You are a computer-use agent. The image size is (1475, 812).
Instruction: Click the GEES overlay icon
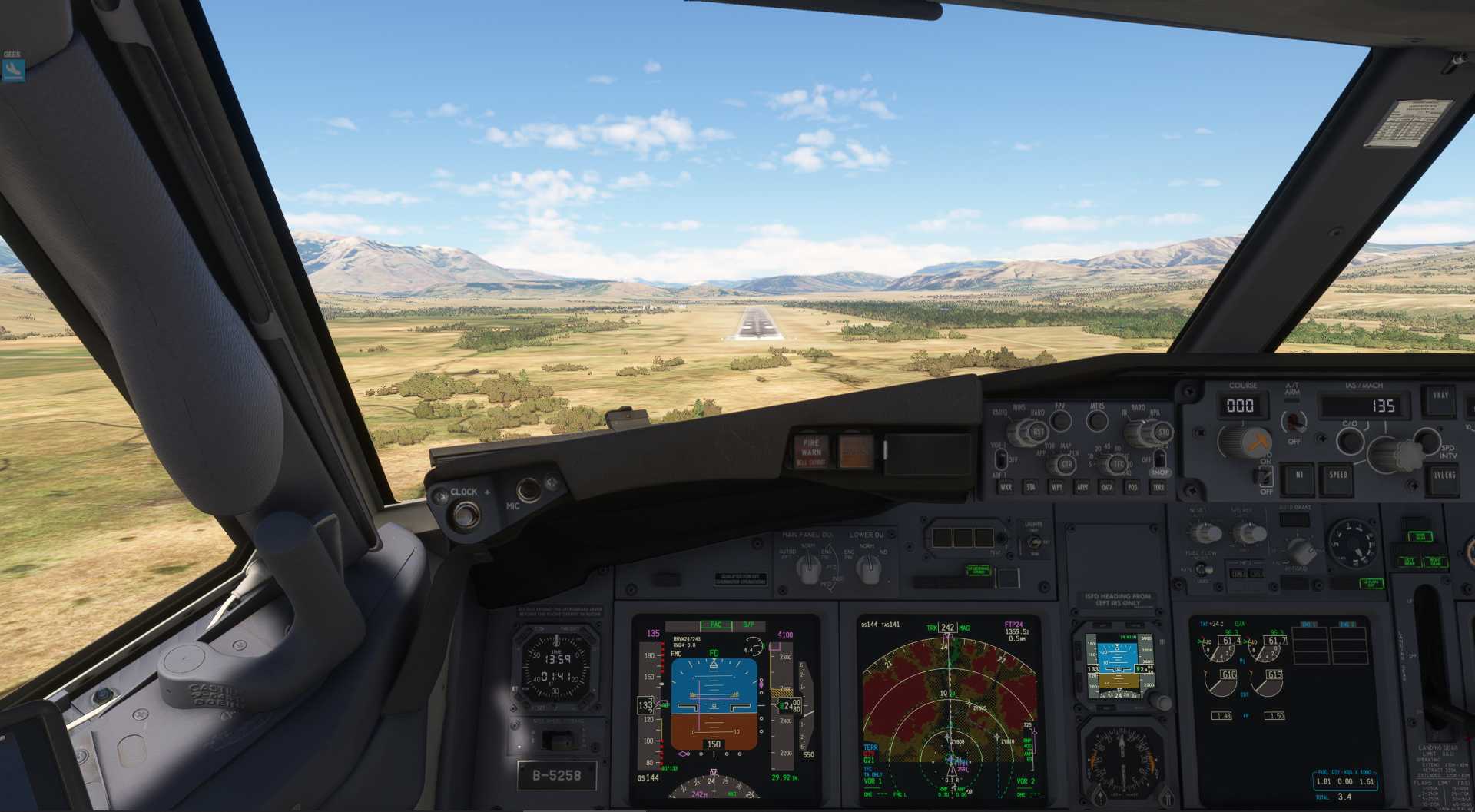13,70
